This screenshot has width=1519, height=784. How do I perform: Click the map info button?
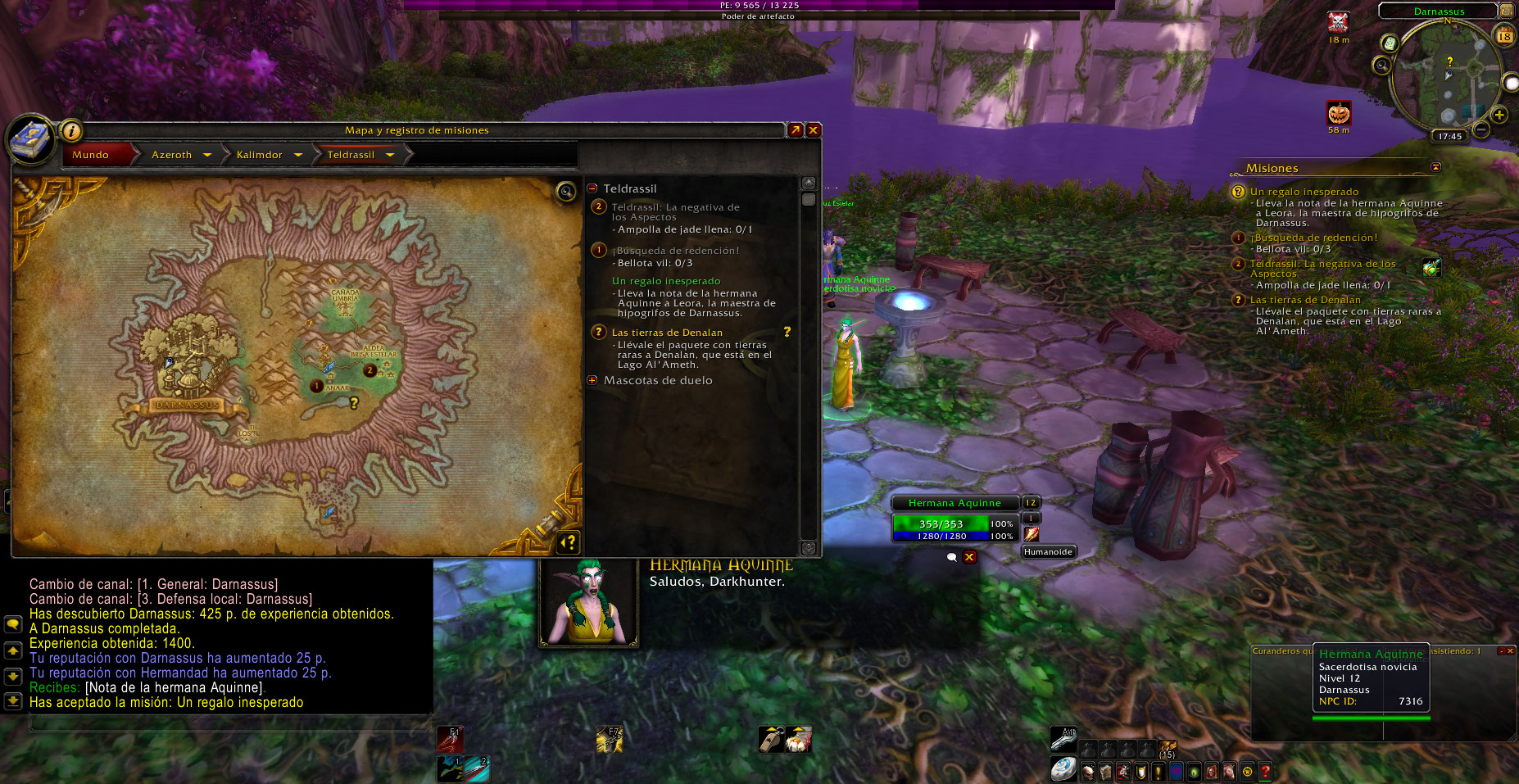click(71, 130)
